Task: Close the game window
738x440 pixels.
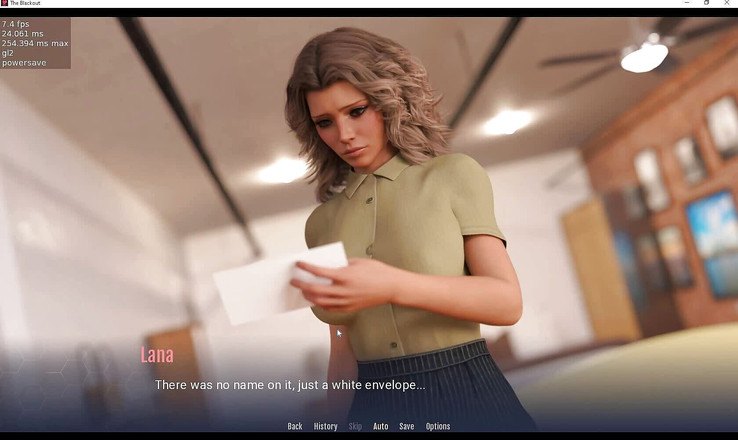Action: pos(728,3)
